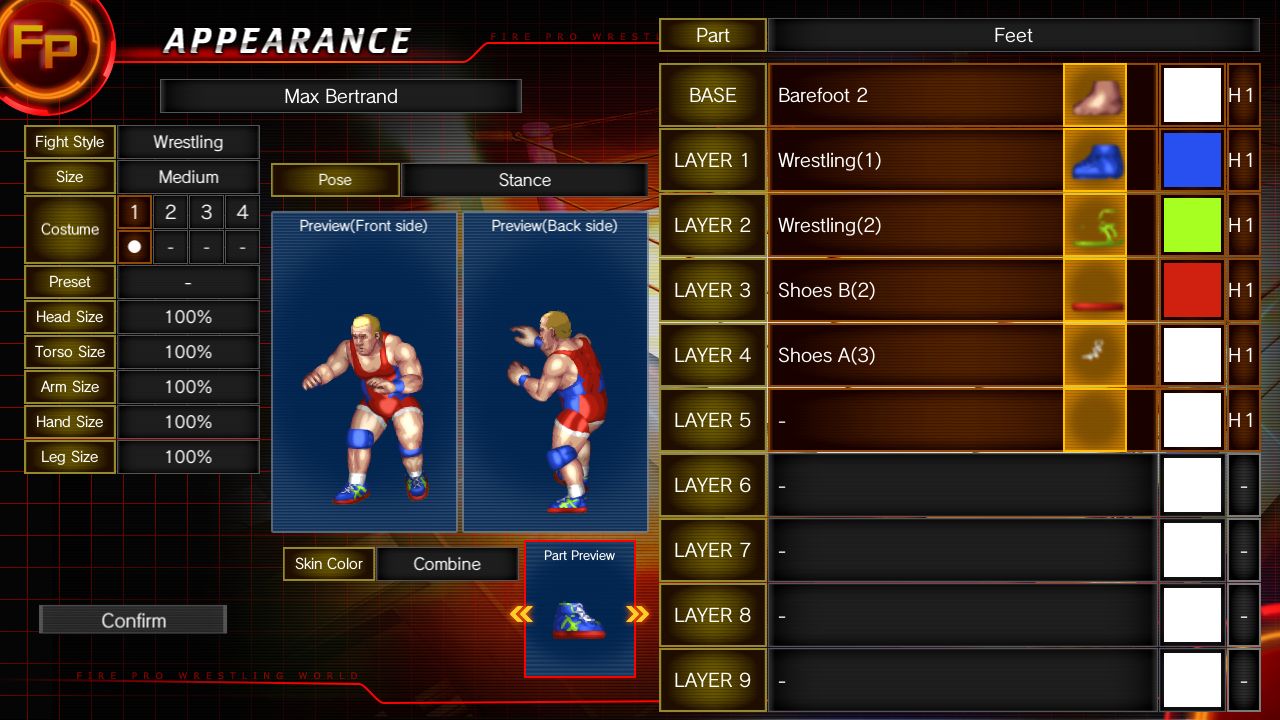
Task: Toggle H1 setting on the BASE row
Action: click(1244, 95)
